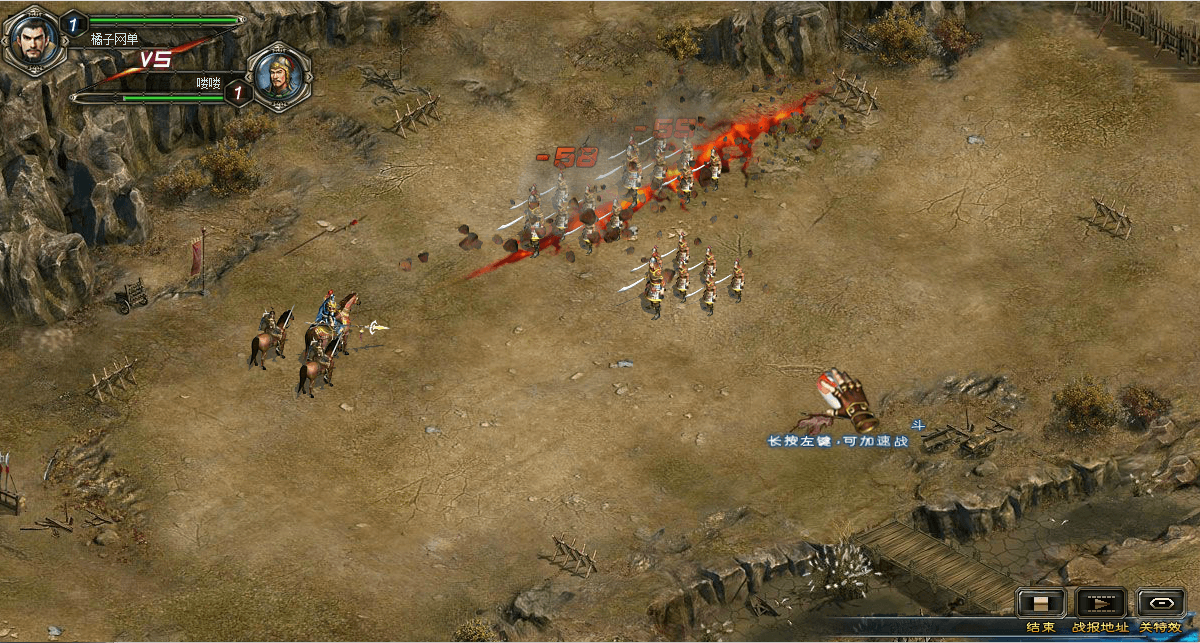This screenshot has height=643, width=1200.
Task: Open the 战报地址 battle report link
Action: pos(1101,603)
